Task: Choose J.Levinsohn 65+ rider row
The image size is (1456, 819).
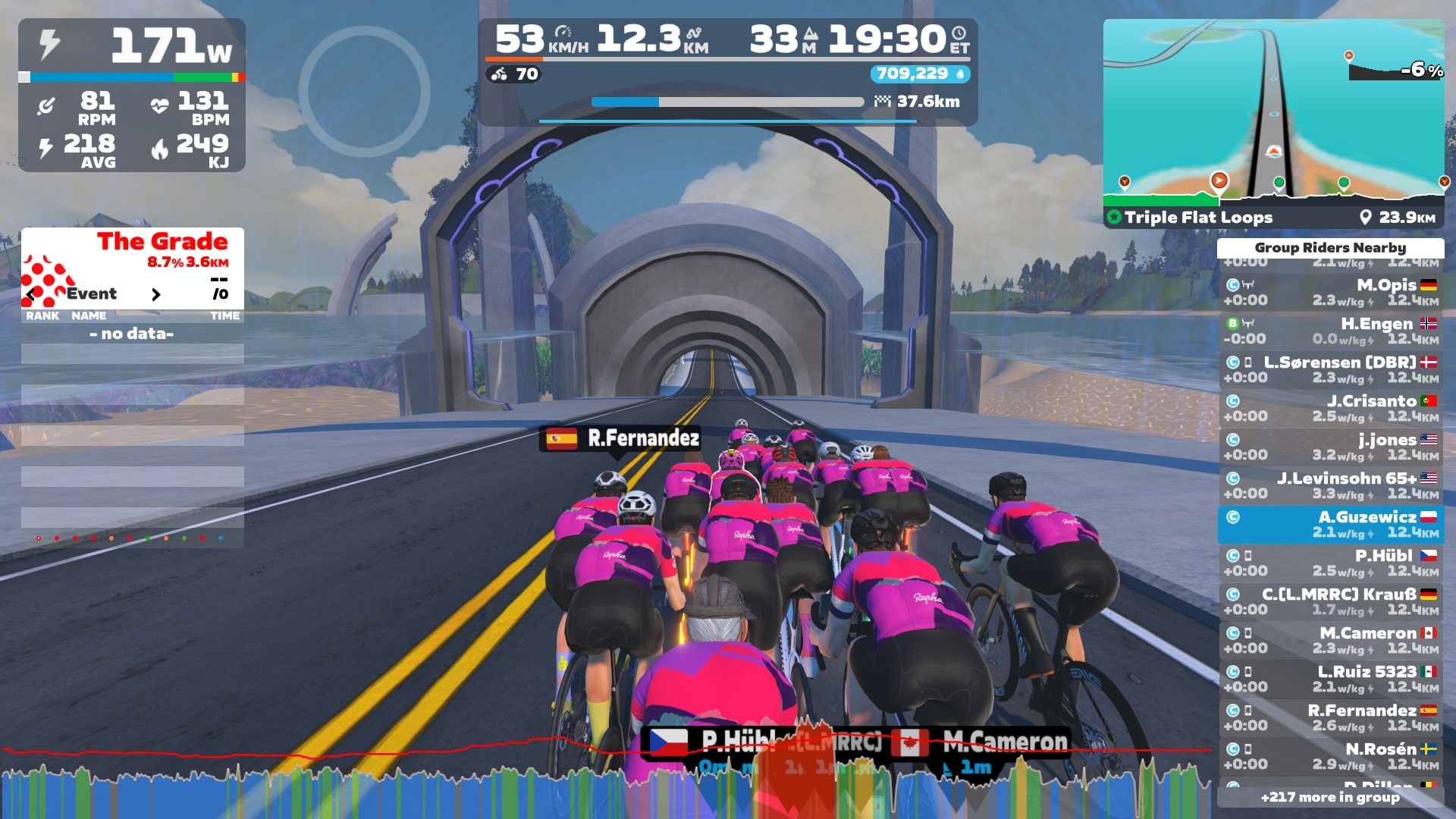Action: (1331, 486)
